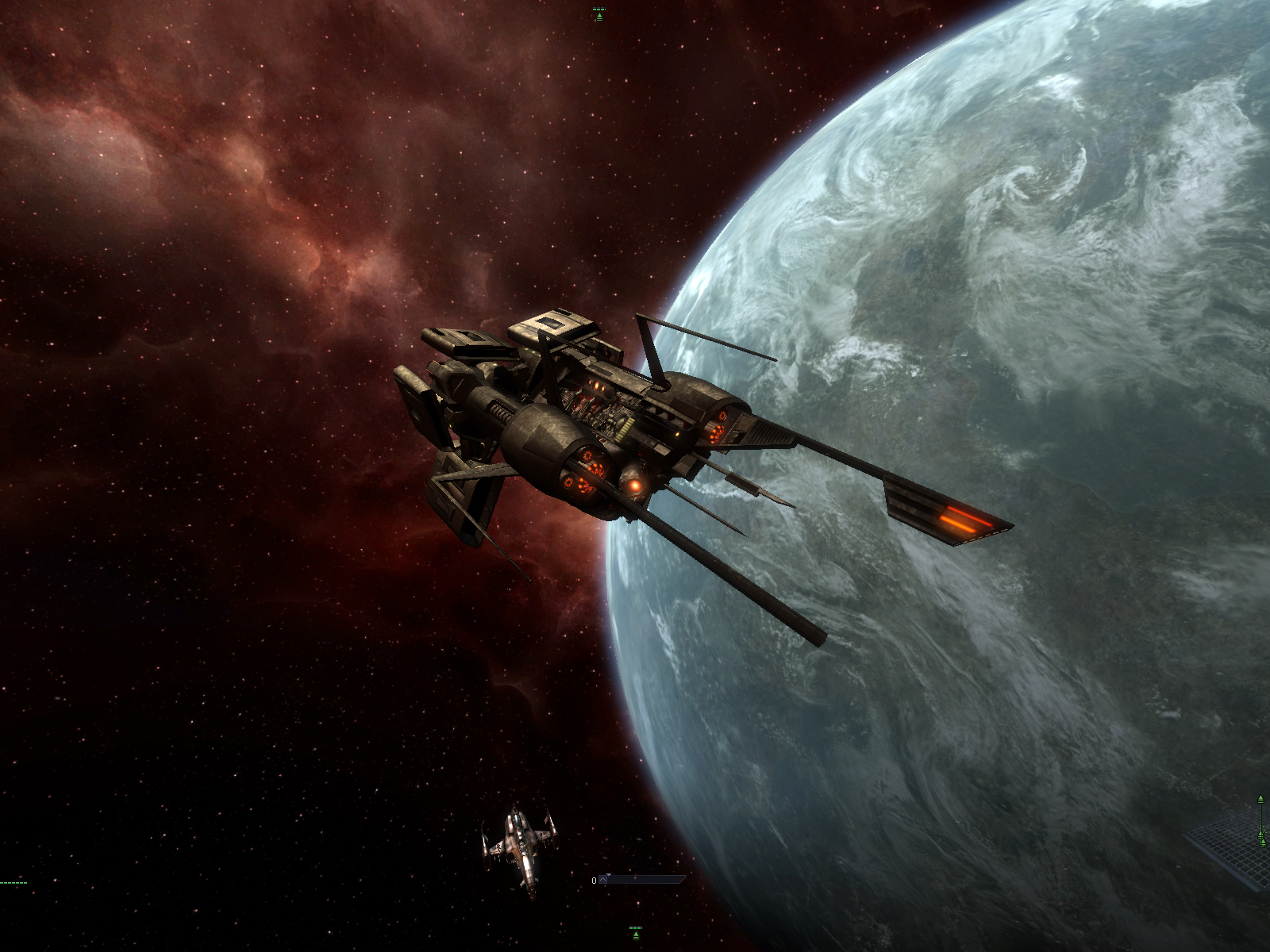This screenshot has width=1270, height=952.
Task: Select the topmost green marker above the grid
Action: [1260, 800]
